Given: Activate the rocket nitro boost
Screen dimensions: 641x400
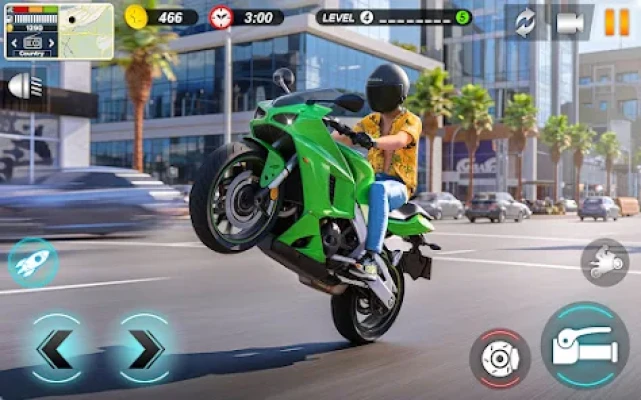Looking at the screenshot, I should click(32, 263).
